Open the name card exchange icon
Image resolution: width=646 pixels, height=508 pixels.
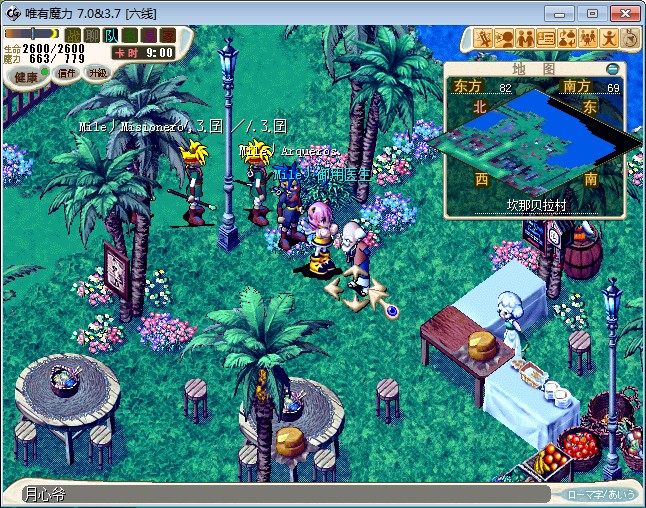546,38
